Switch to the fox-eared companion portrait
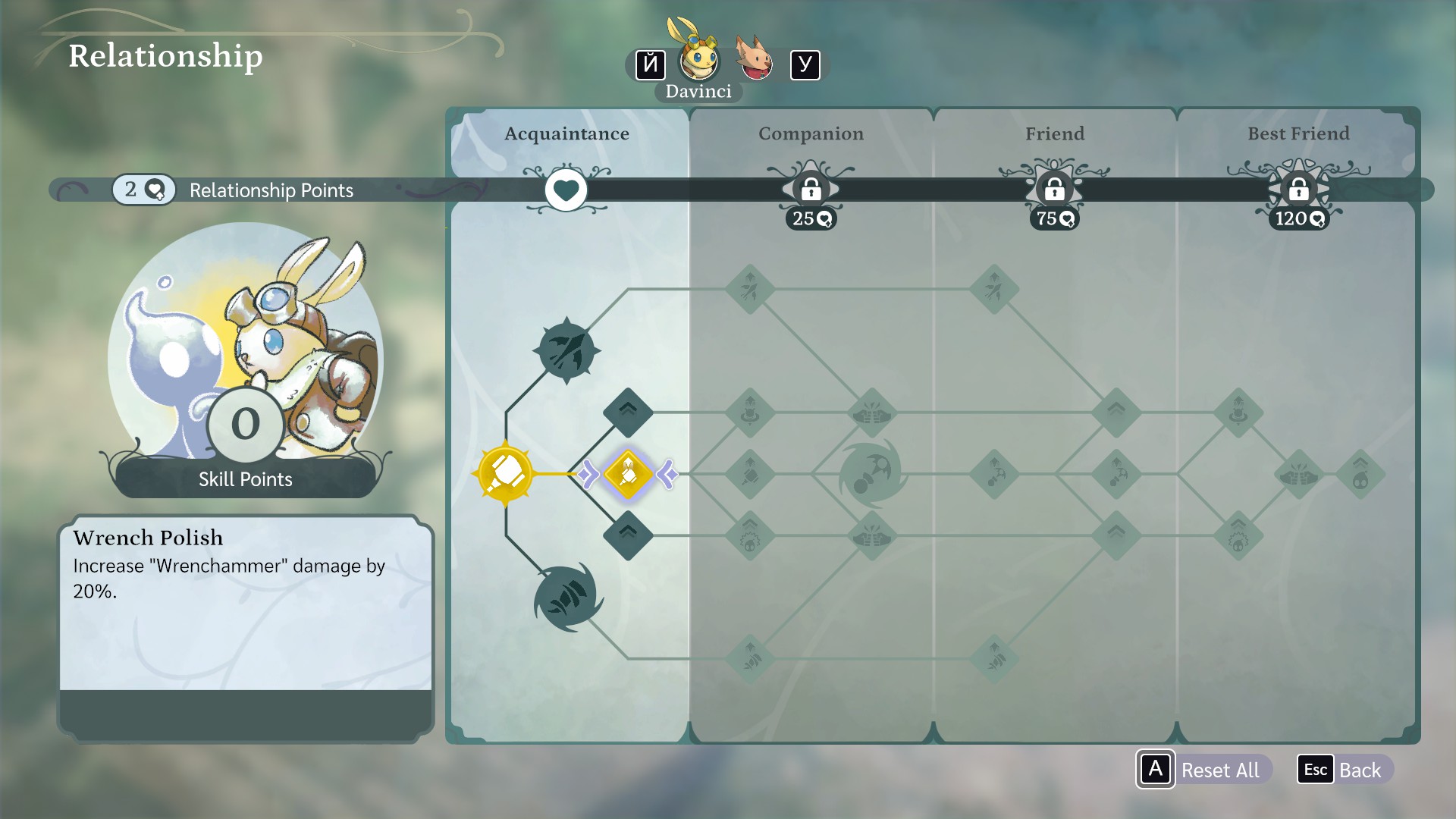Image resolution: width=1456 pixels, height=819 pixels. tap(754, 59)
